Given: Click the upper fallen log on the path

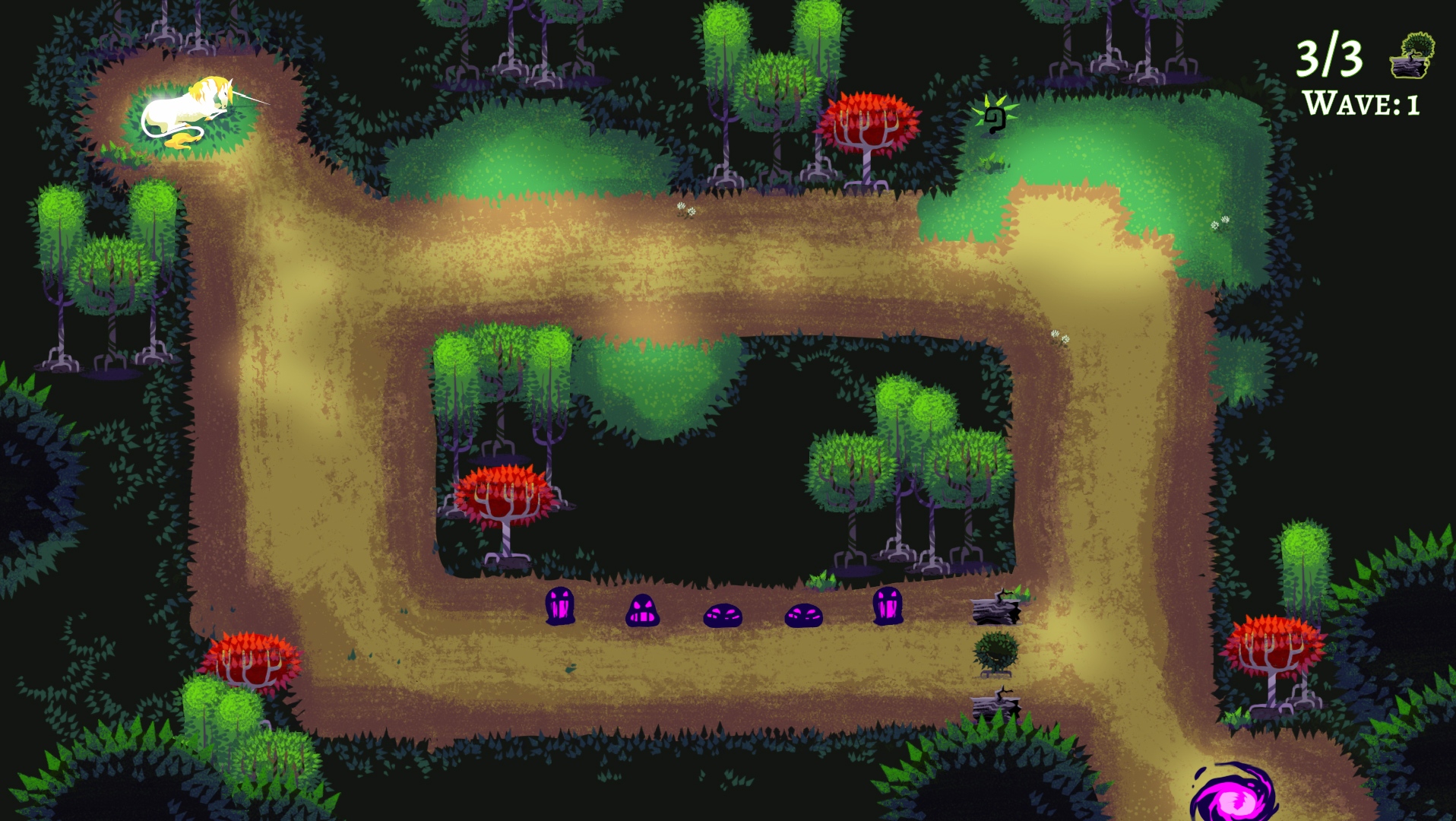Looking at the screenshot, I should (x=995, y=612).
